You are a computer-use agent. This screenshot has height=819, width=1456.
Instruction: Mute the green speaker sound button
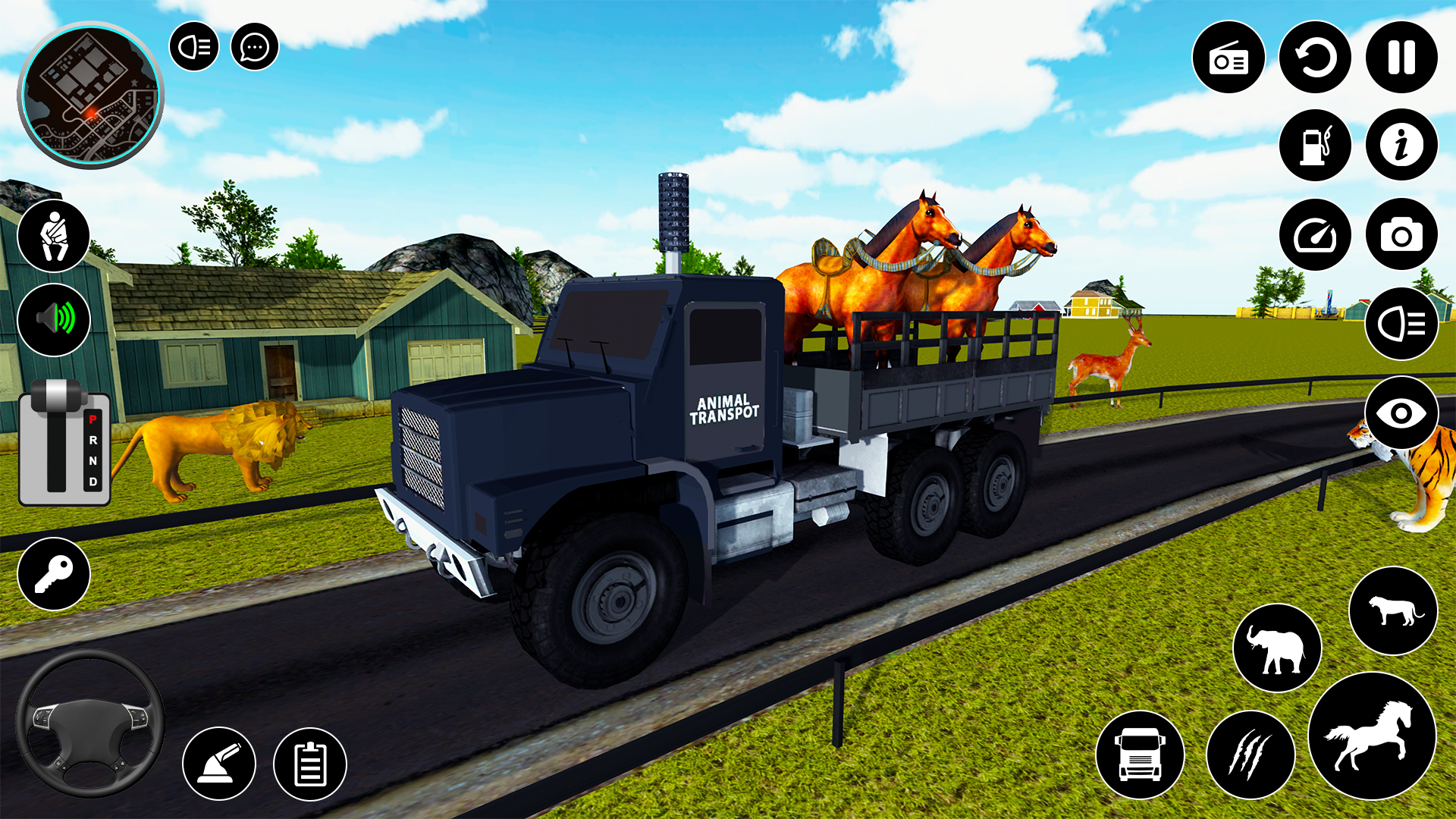point(54,319)
